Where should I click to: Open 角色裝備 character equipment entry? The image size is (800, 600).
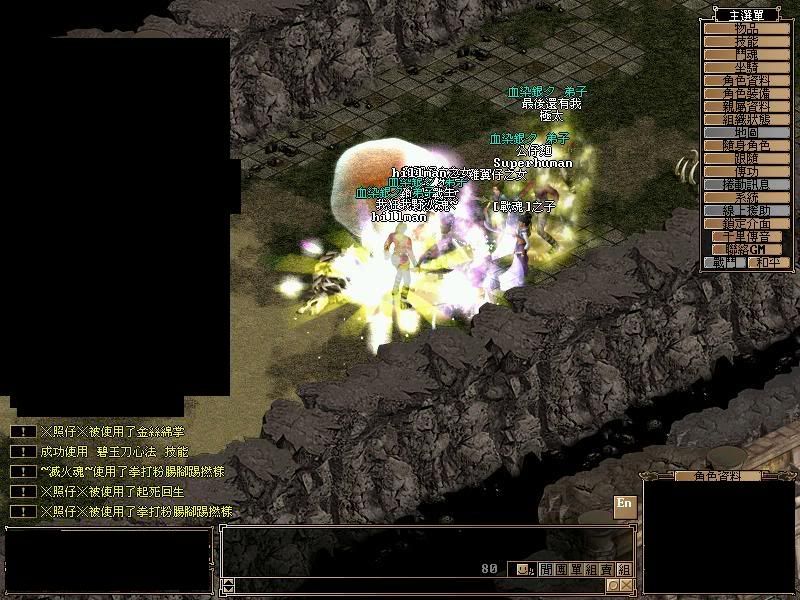tap(747, 93)
